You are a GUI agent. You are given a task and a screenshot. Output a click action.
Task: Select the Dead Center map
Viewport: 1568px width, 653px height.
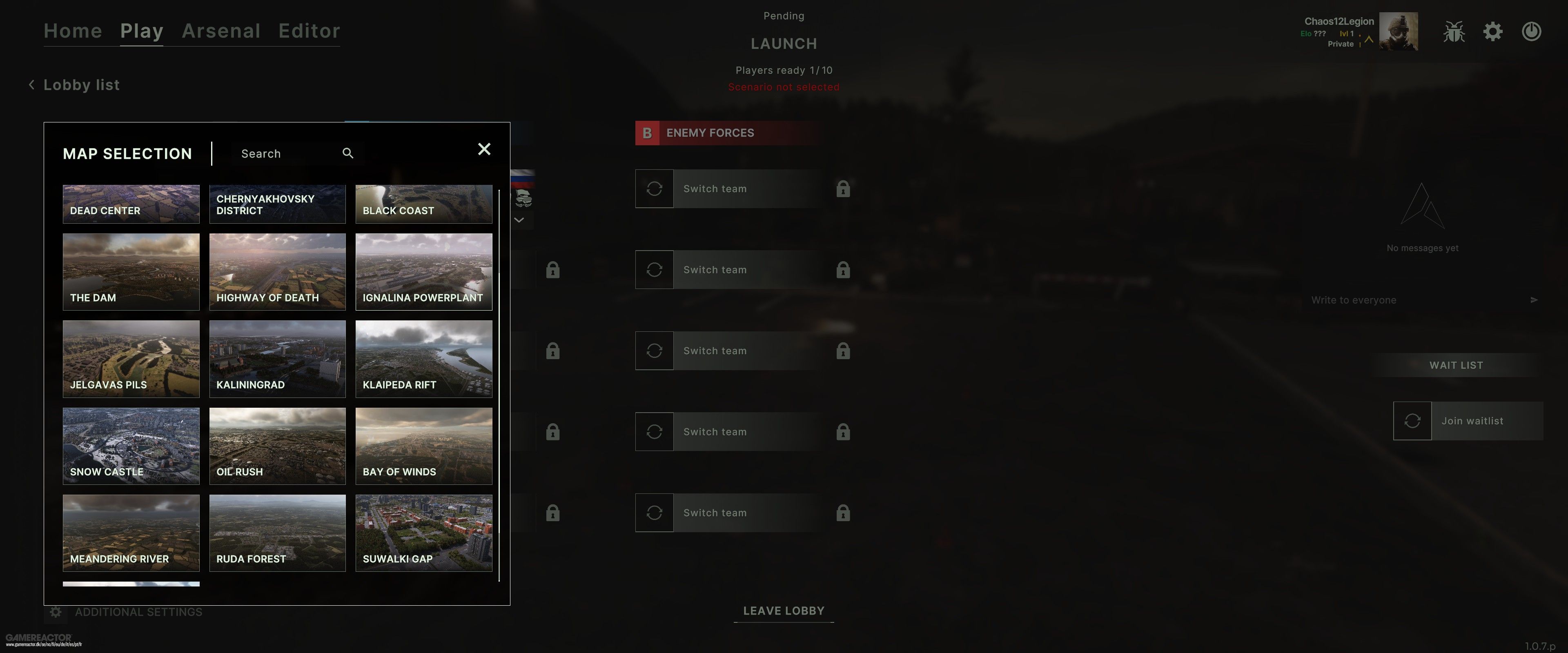[x=131, y=204]
